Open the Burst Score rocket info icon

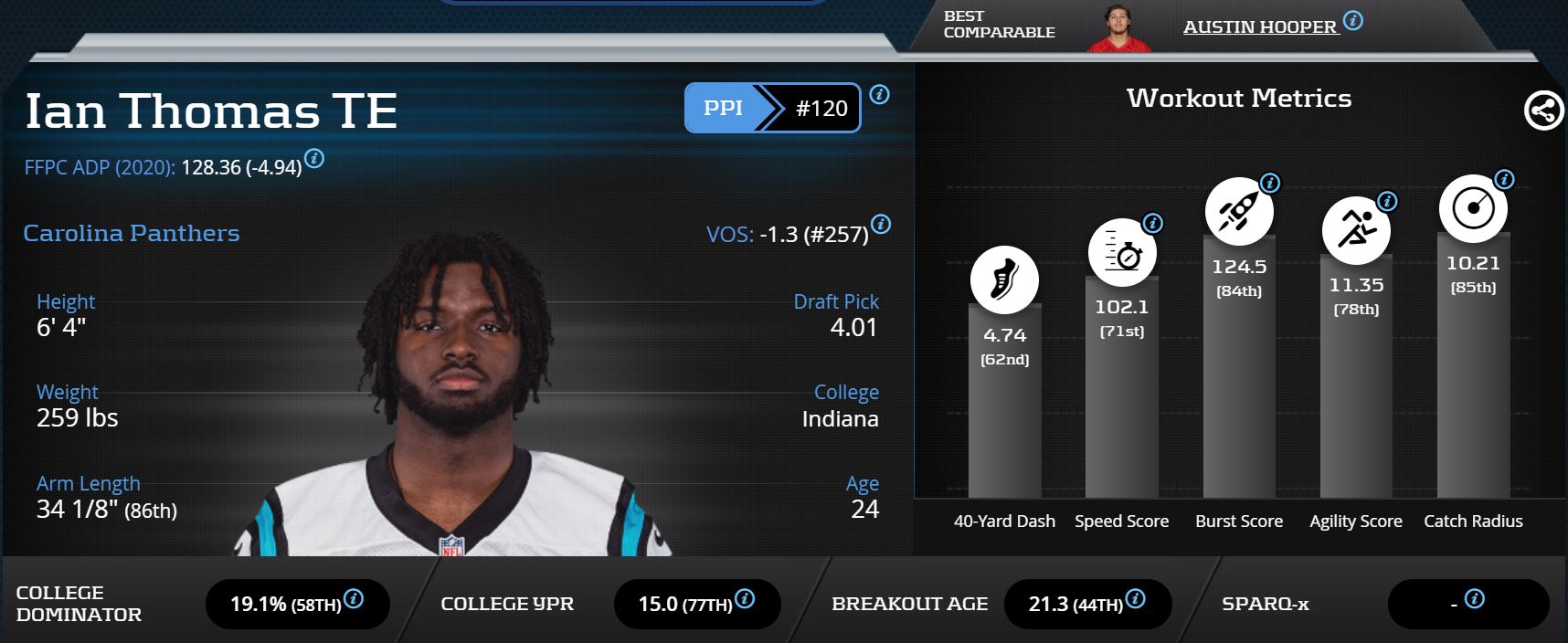tap(1270, 183)
